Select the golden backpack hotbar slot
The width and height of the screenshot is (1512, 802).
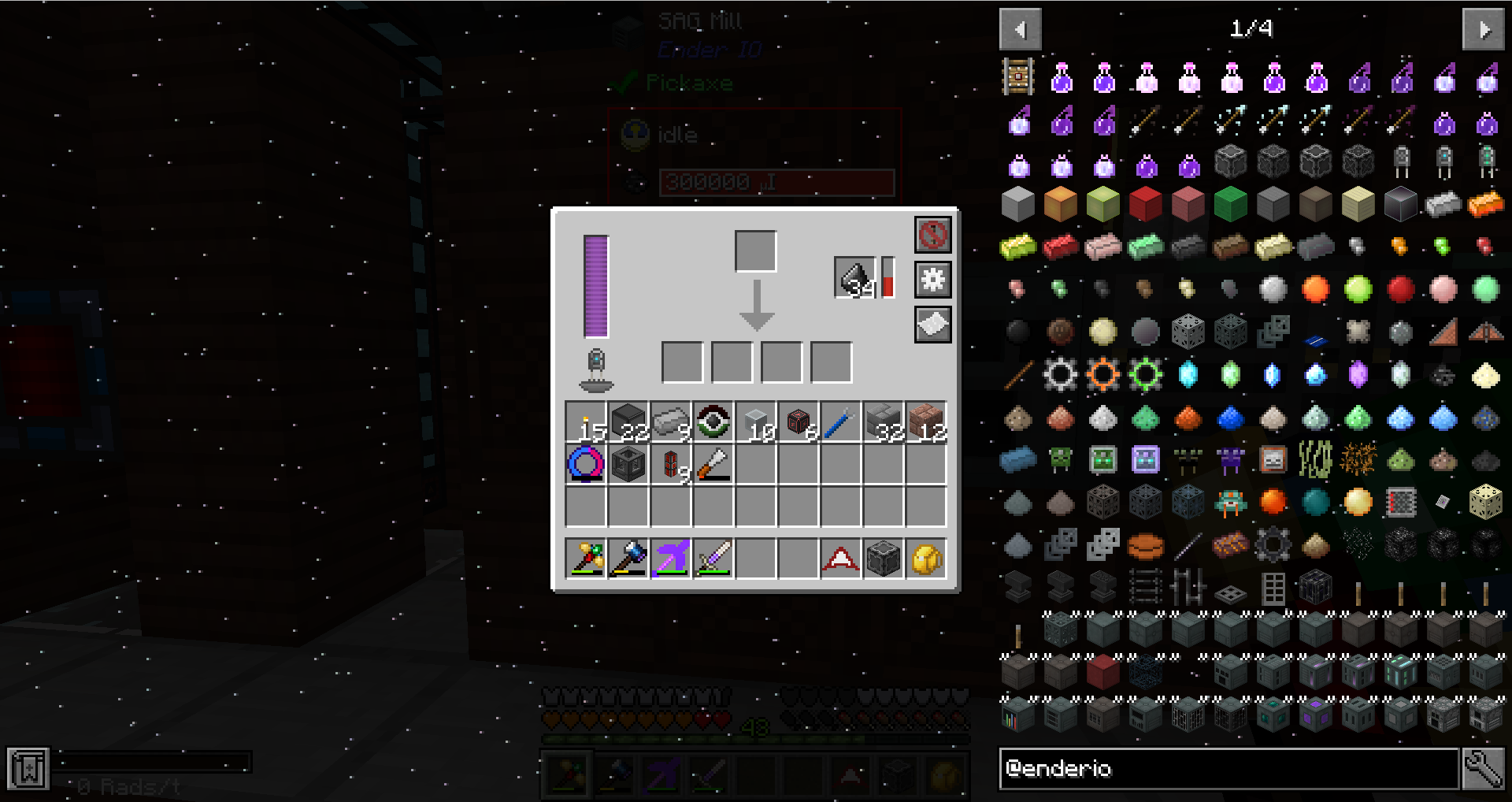coord(925,559)
